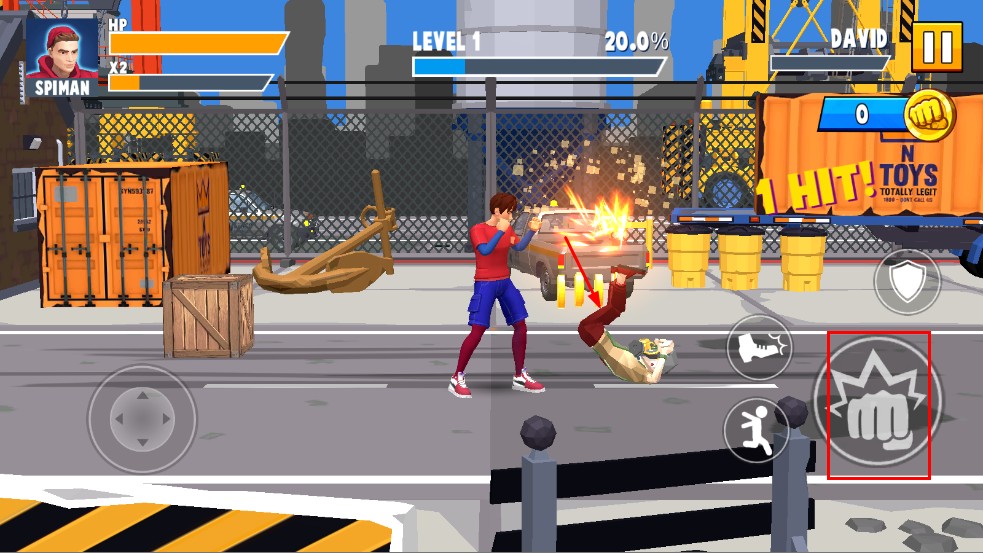The image size is (983, 553).
Task: Pause the game with the pause button
Action: click(936, 48)
